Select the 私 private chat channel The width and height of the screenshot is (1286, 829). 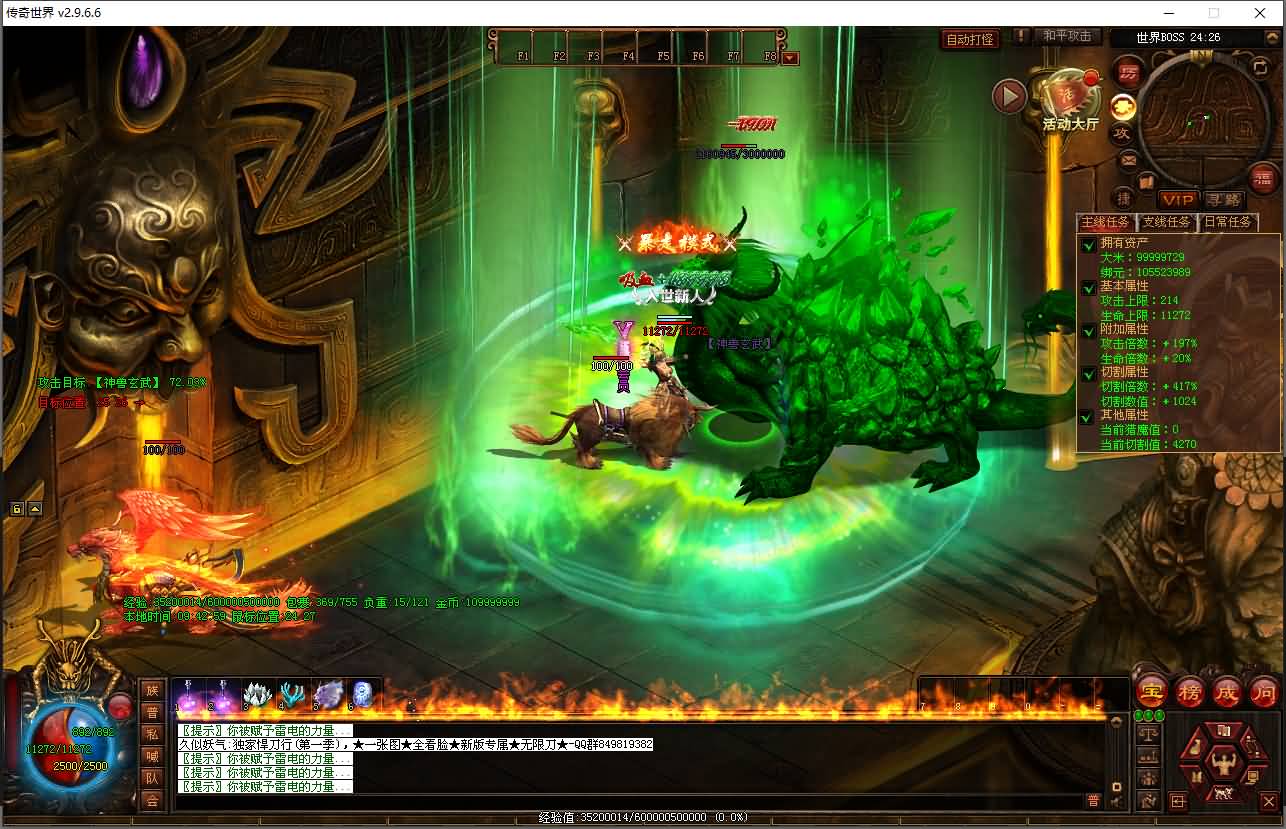pos(152,734)
